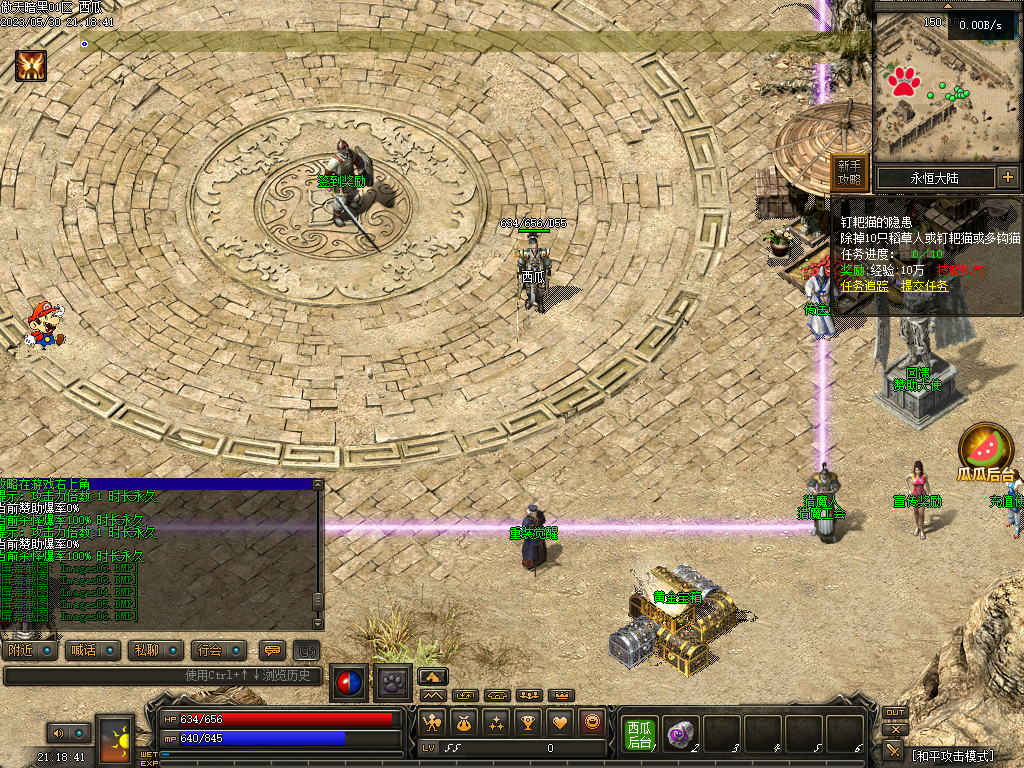Use the 西瓜后台 item in hotbar slot 1
This screenshot has height=768, width=1024.
coord(639,734)
